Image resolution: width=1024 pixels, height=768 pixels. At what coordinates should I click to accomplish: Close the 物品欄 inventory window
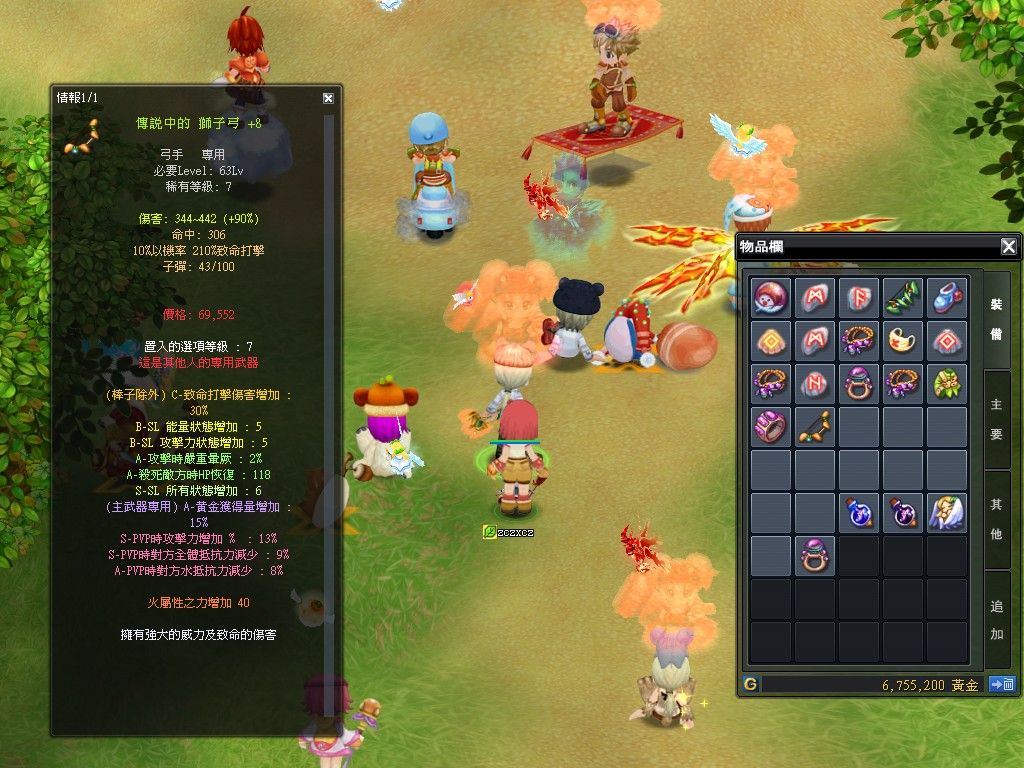[x=1008, y=247]
